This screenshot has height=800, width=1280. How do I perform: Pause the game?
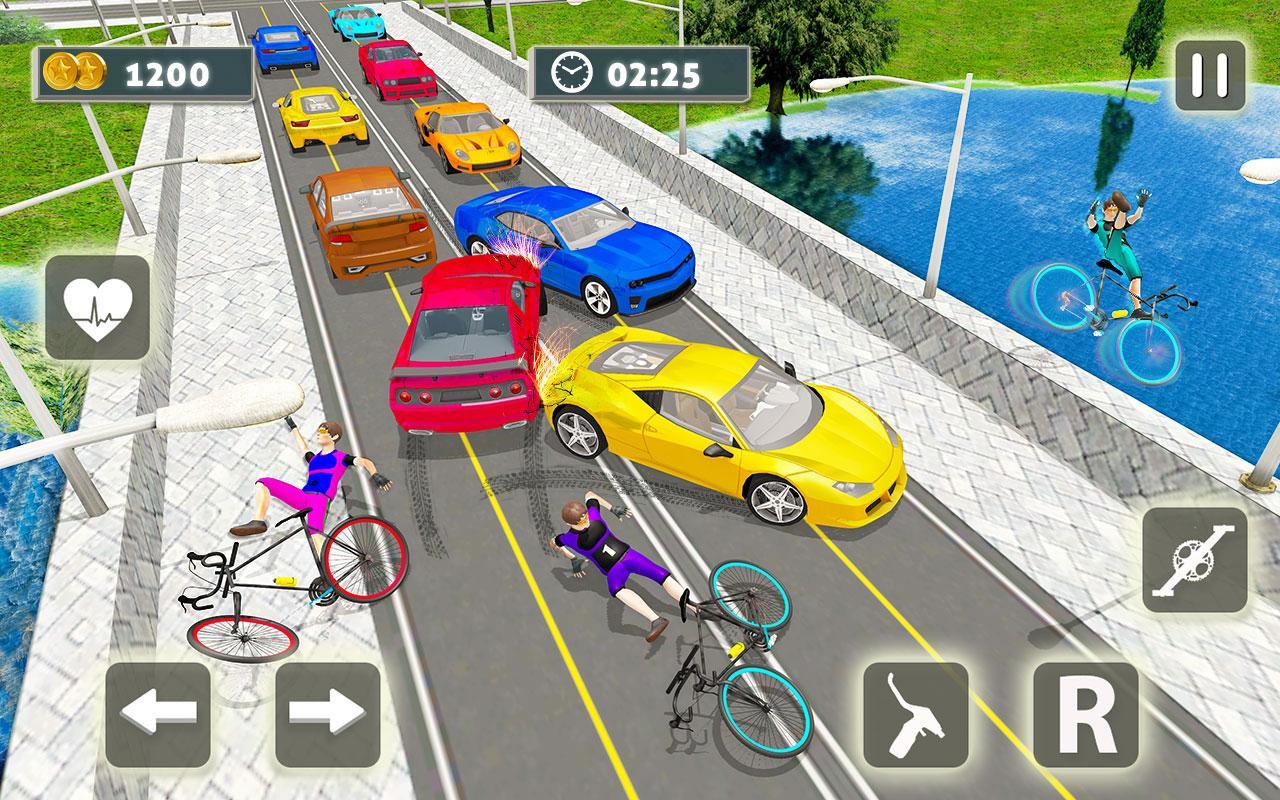(x=1210, y=75)
